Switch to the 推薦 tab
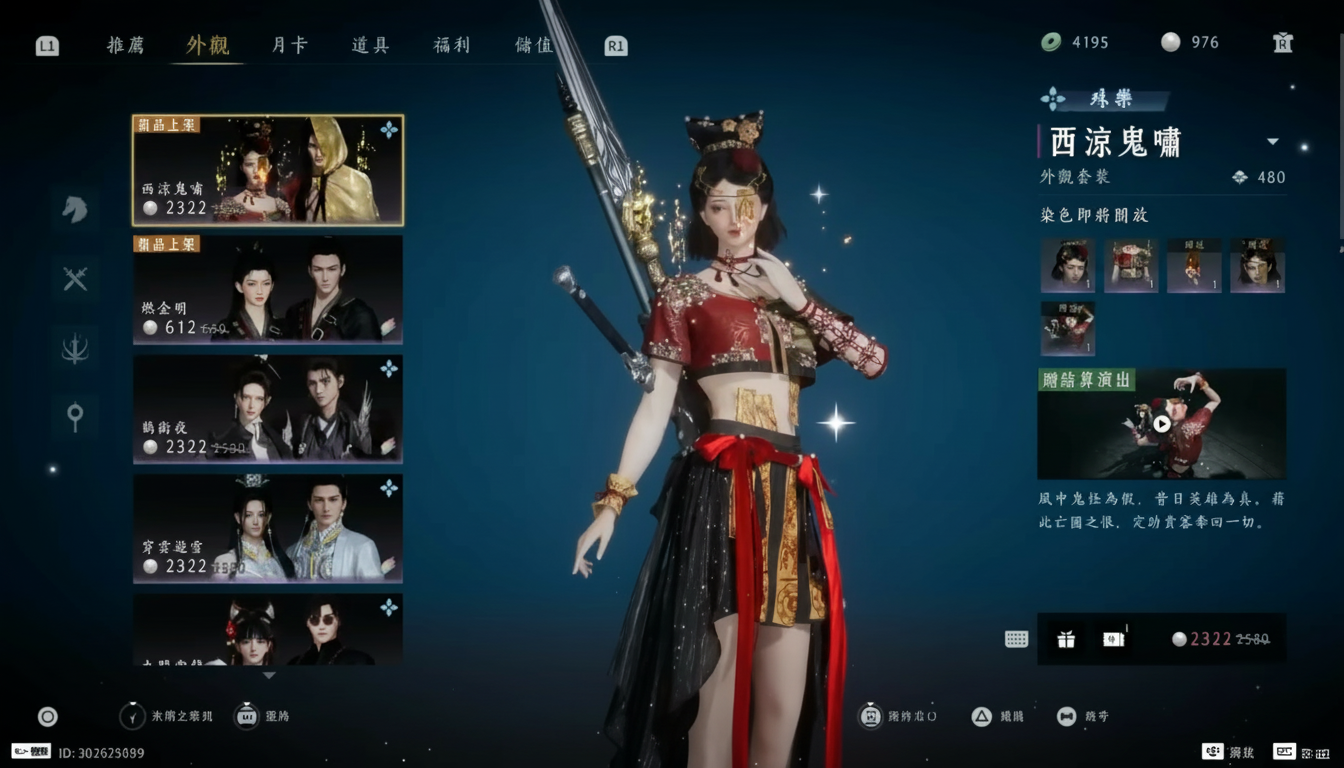This screenshot has width=1344, height=768. click(x=126, y=45)
